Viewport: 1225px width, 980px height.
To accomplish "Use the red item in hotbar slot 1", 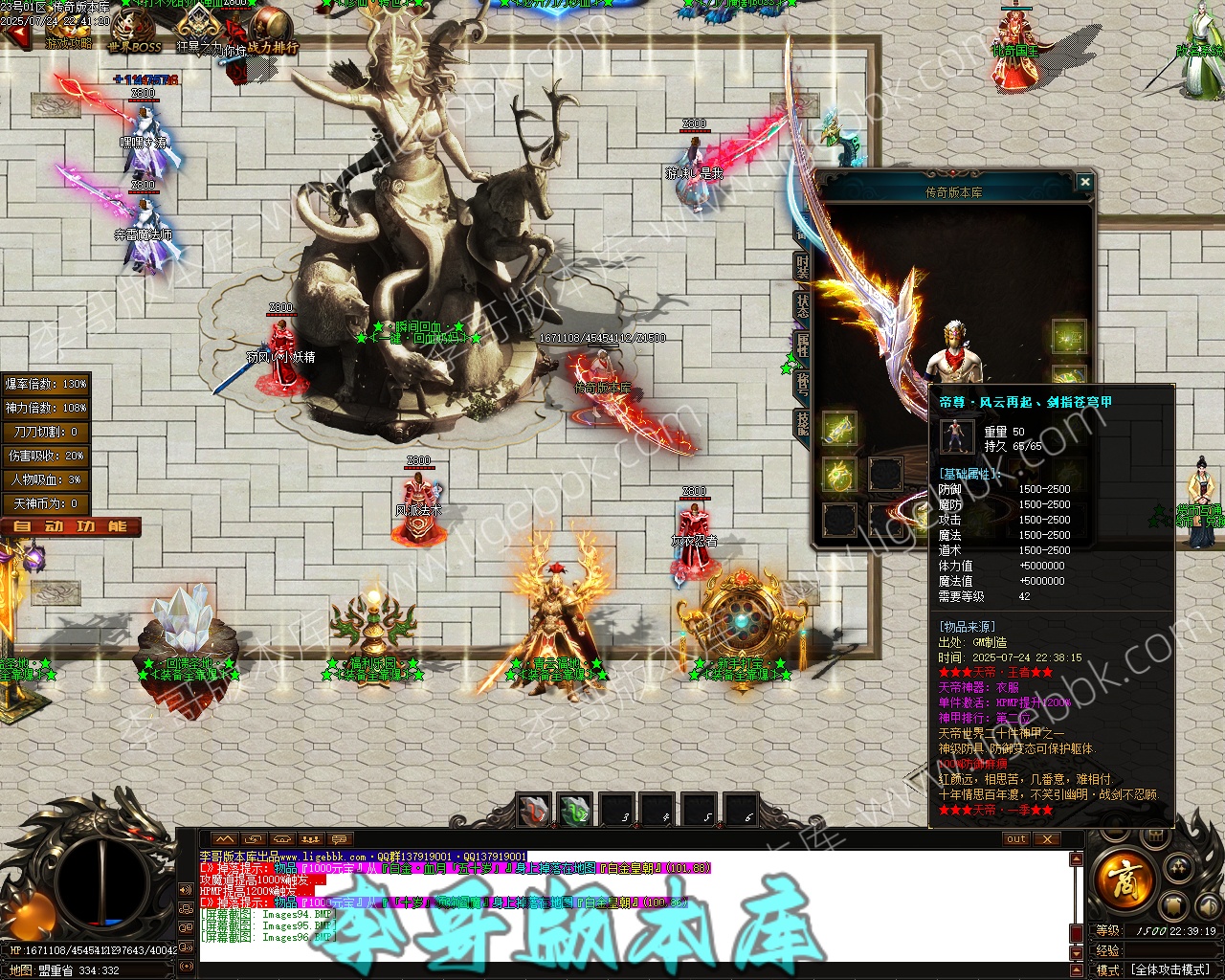I will point(534,811).
